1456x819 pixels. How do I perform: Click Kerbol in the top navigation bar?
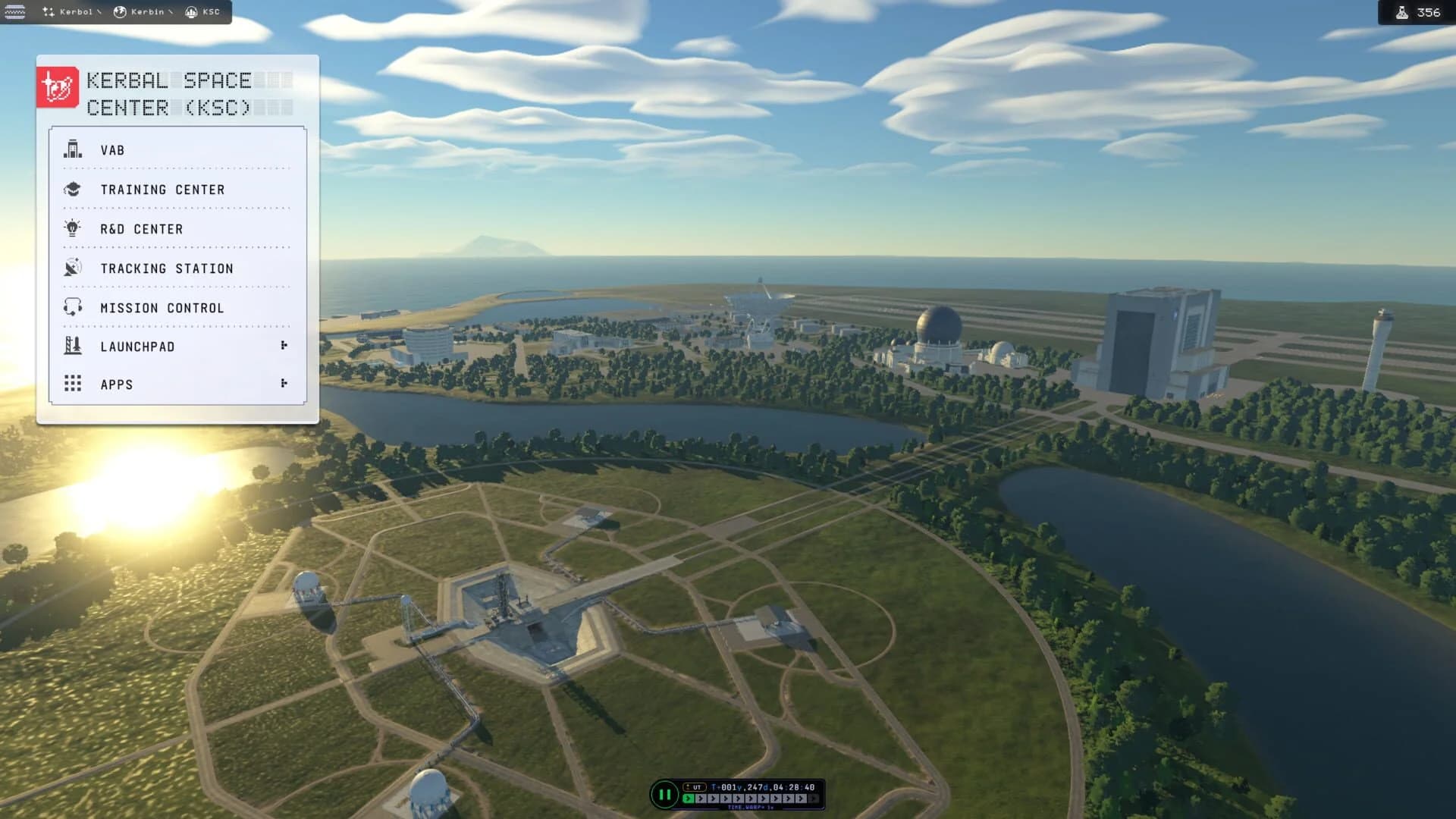(x=77, y=12)
